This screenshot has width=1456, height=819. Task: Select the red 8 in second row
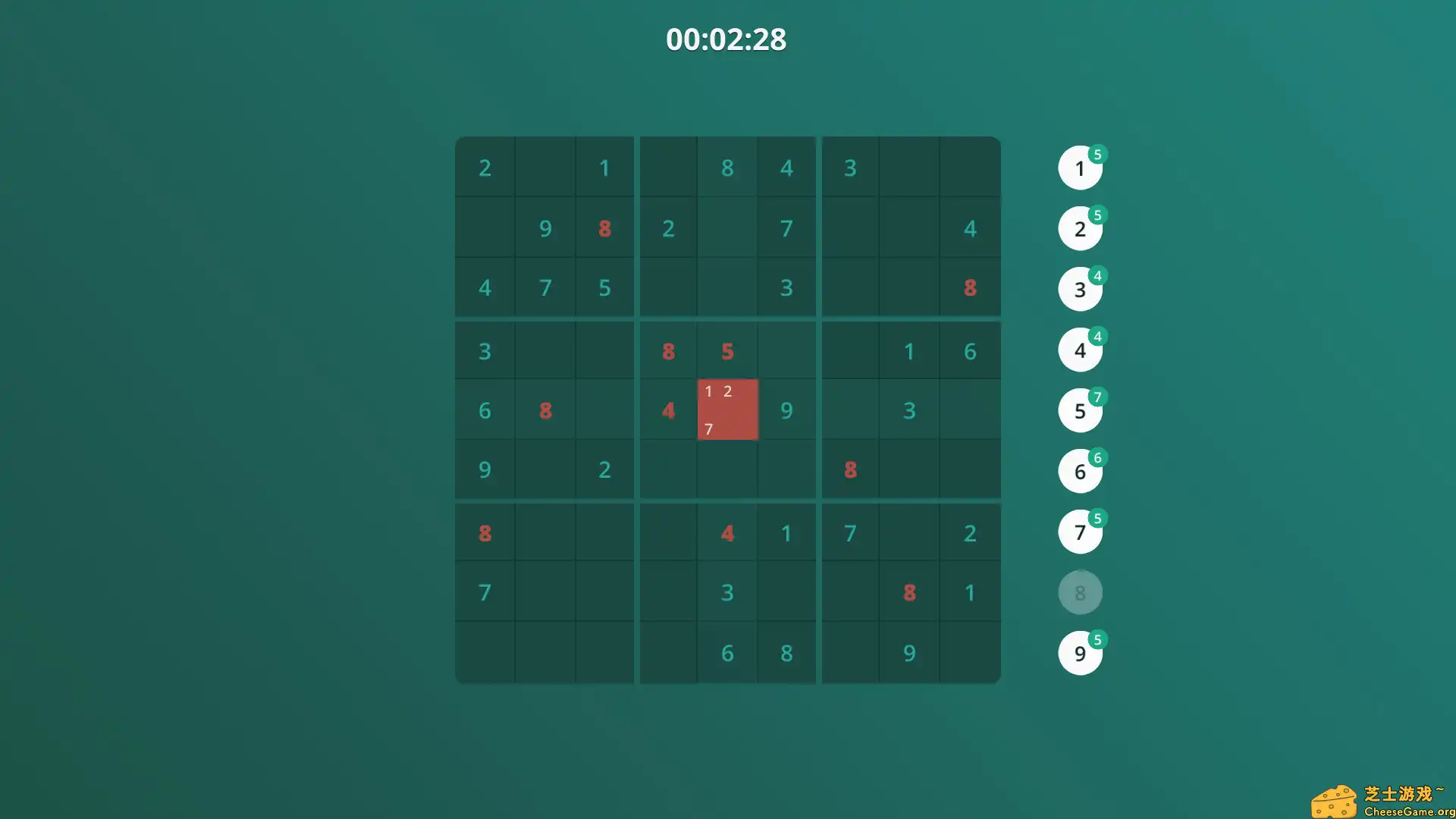point(604,228)
